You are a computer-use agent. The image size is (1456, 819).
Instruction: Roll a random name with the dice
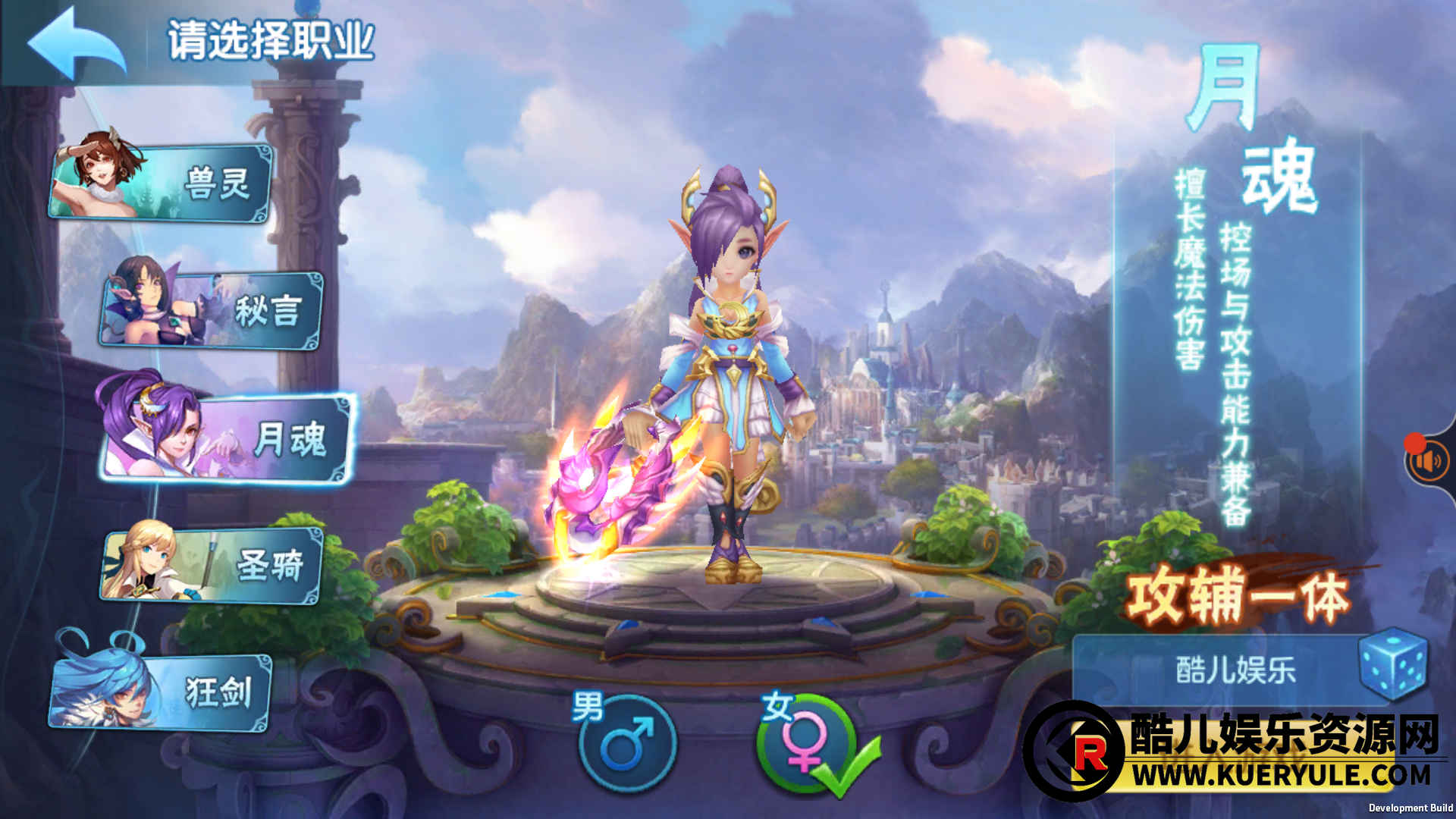tap(1392, 664)
